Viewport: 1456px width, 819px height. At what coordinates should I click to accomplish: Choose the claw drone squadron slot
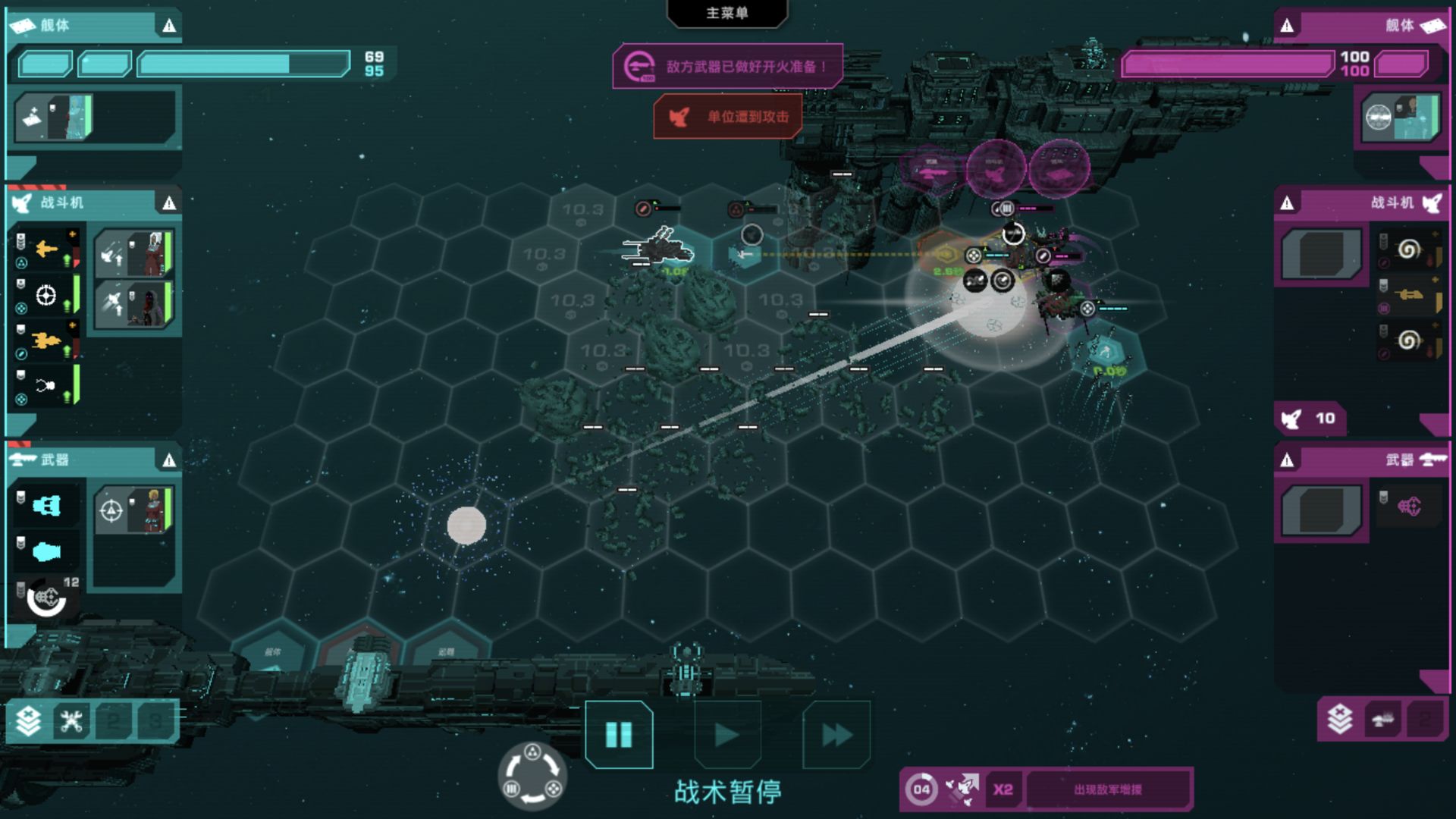(x=47, y=386)
